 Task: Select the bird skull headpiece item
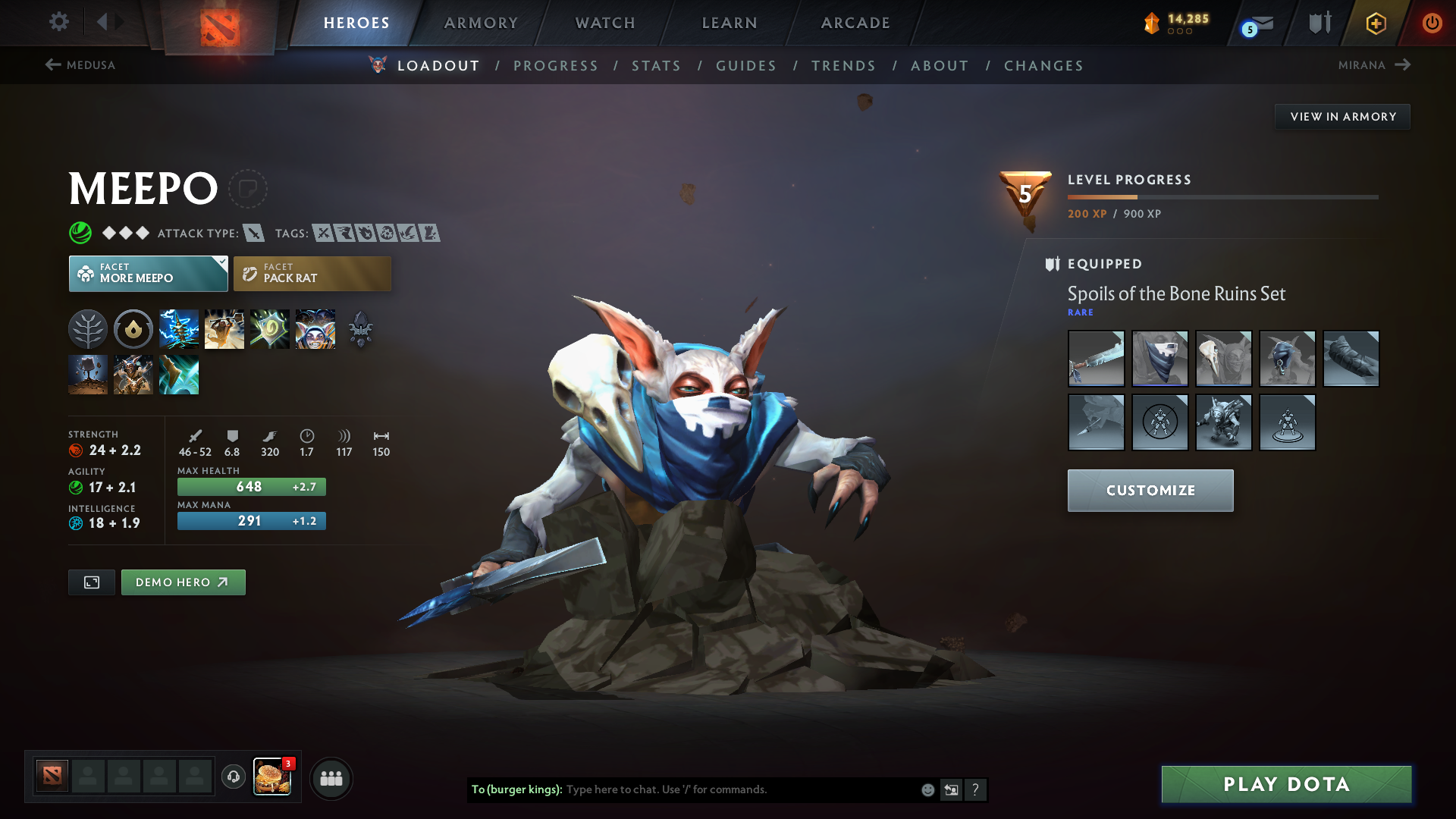click(x=1223, y=359)
